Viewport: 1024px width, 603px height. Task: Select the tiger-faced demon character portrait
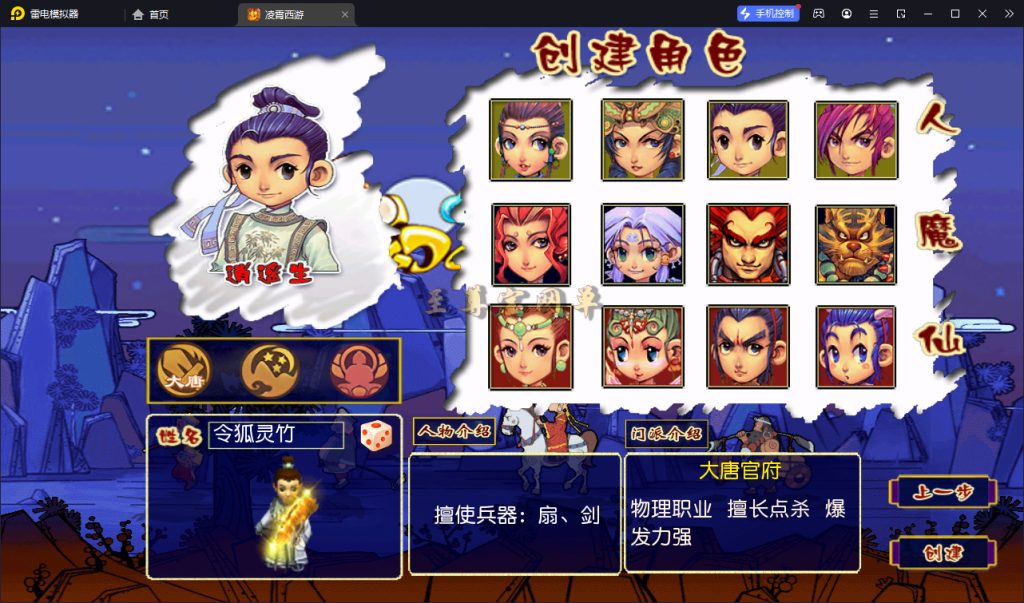point(855,245)
